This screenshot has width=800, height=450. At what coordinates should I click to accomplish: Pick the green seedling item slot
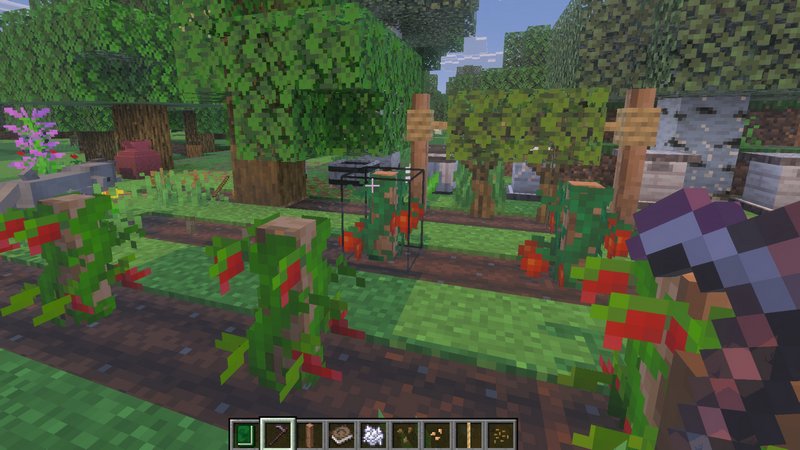tap(405, 434)
